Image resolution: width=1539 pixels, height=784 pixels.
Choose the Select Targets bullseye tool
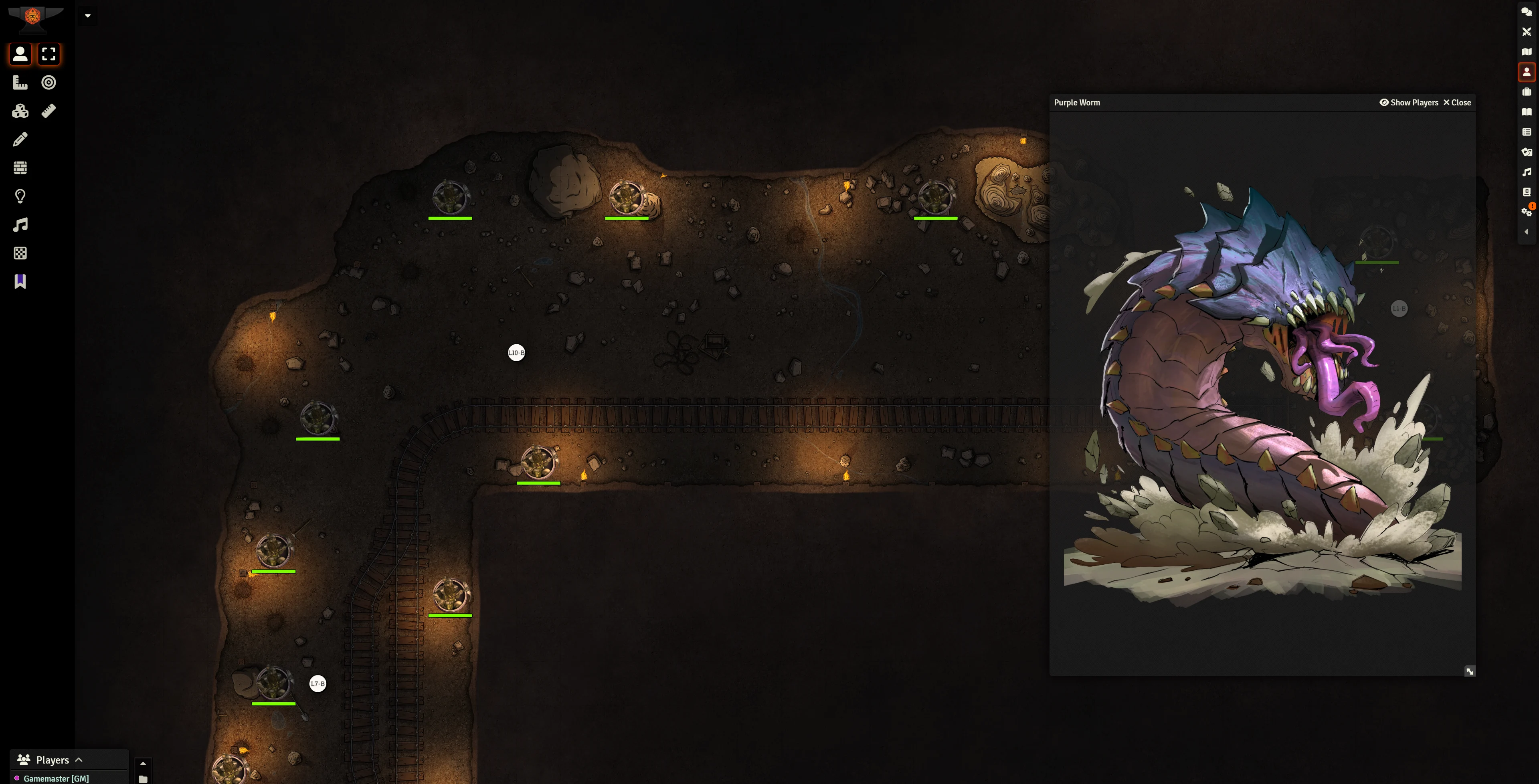pos(49,83)
